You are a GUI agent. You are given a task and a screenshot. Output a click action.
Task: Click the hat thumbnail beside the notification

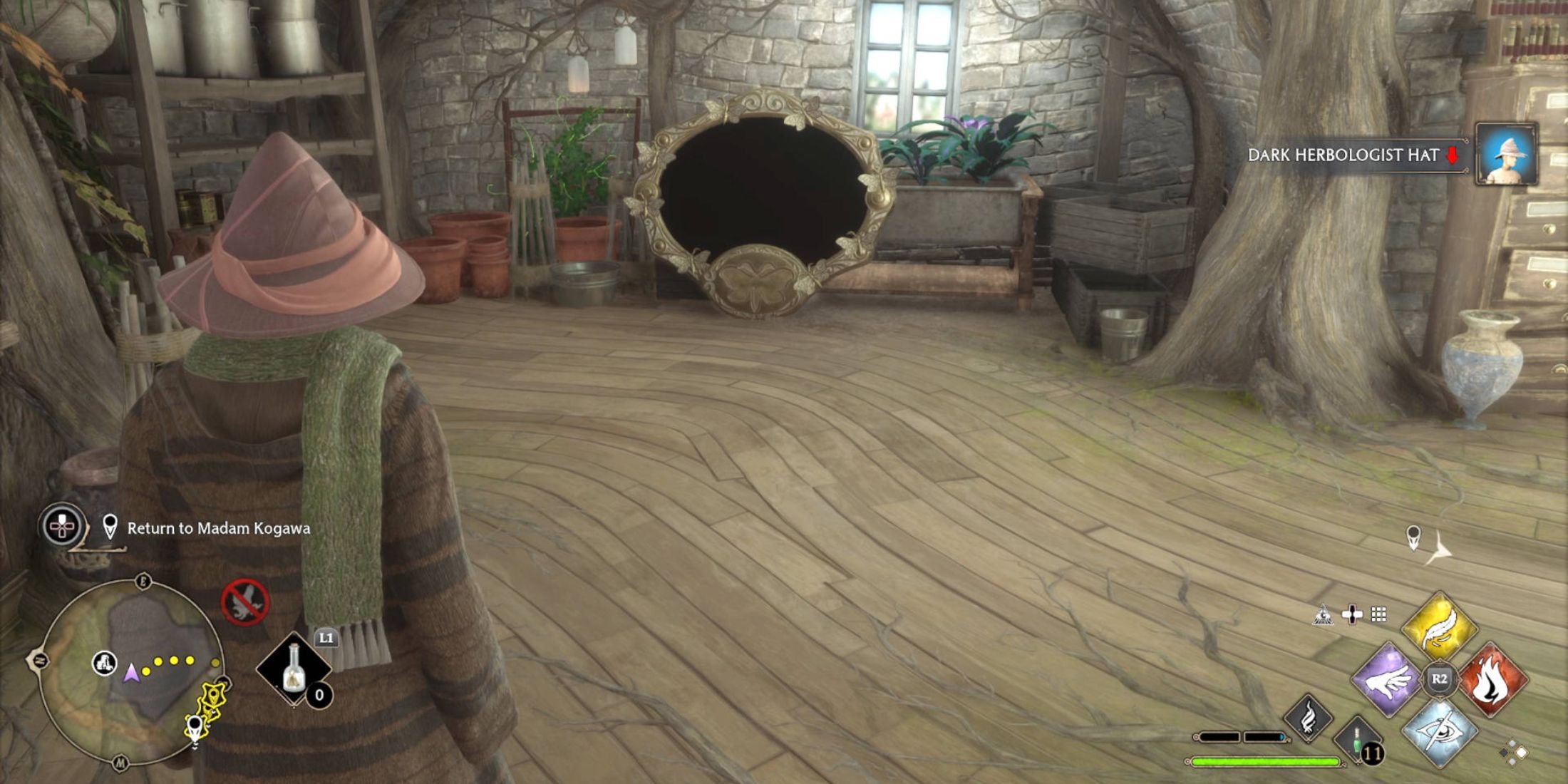(1506, 155)
